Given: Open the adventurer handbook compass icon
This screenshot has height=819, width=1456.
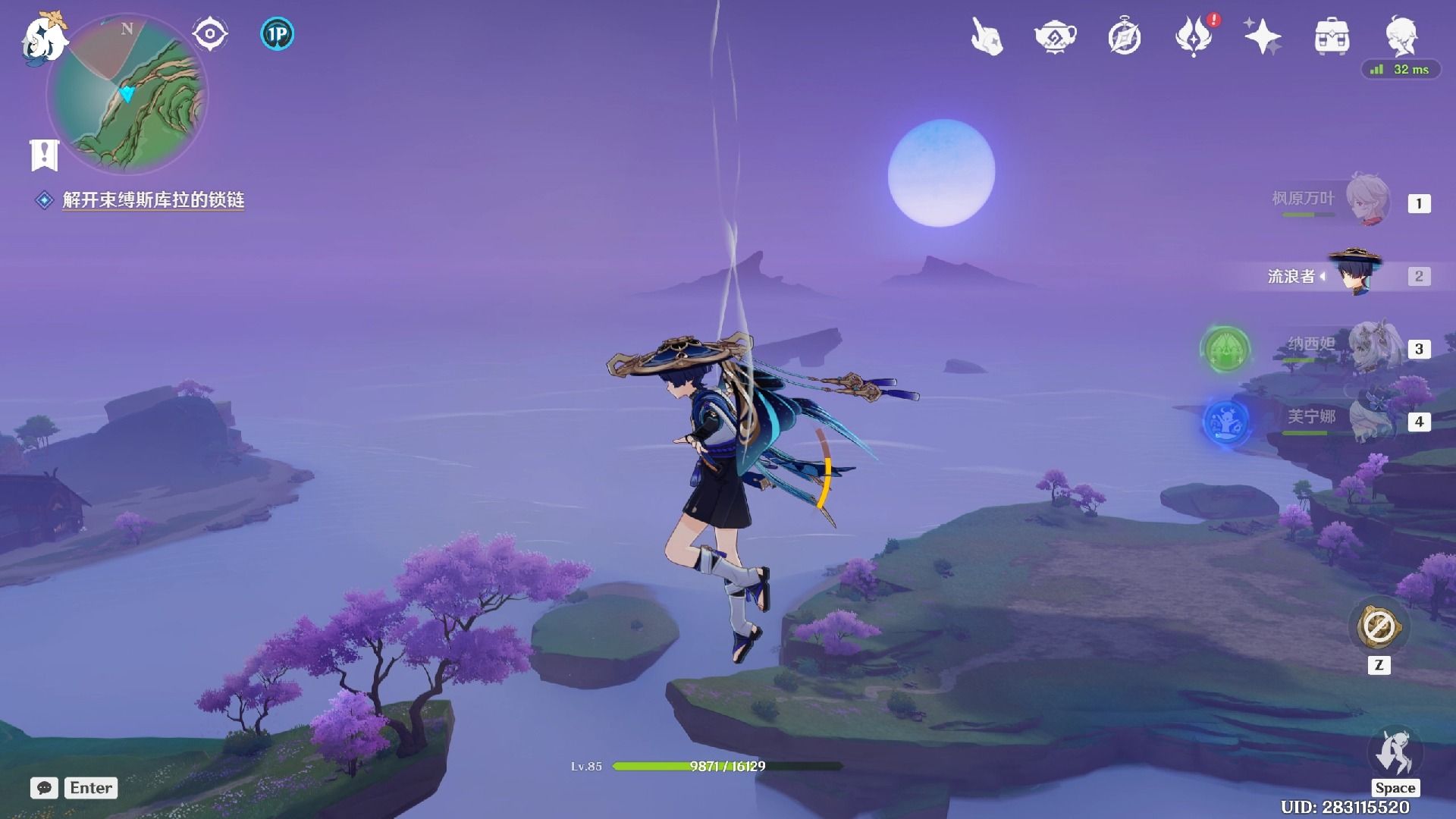Looking at the screenshot, I should (x=1124, y=36).
